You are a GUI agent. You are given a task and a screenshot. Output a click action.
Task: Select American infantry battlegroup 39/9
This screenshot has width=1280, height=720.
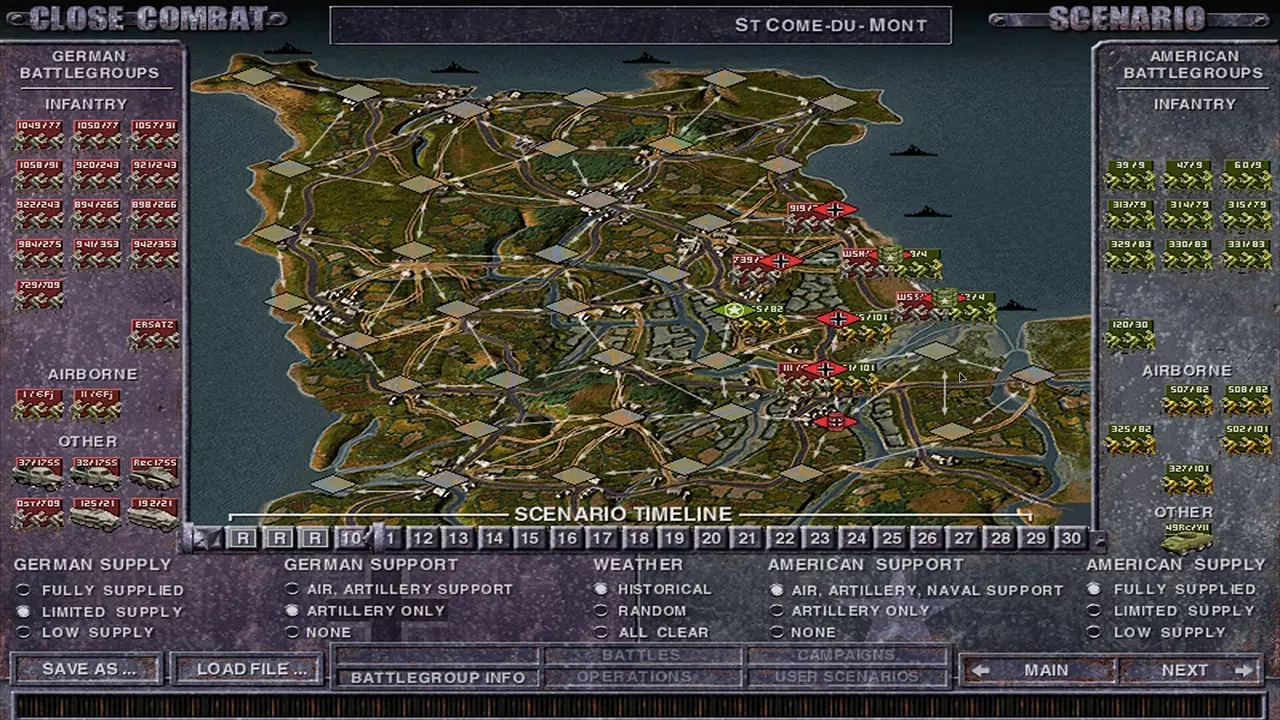coord(1128,172)
